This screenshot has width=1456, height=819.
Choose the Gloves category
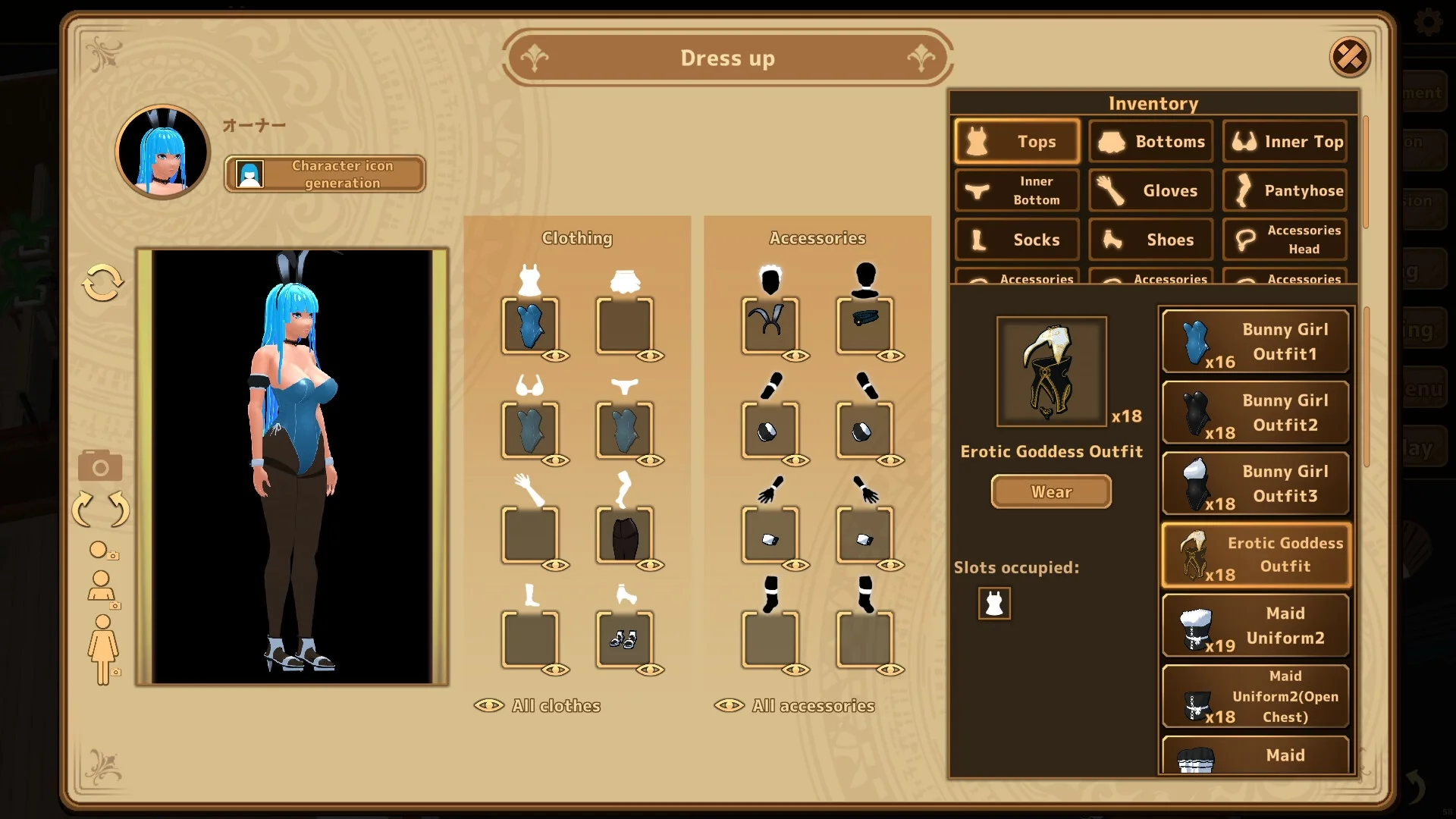[1150, 190]
